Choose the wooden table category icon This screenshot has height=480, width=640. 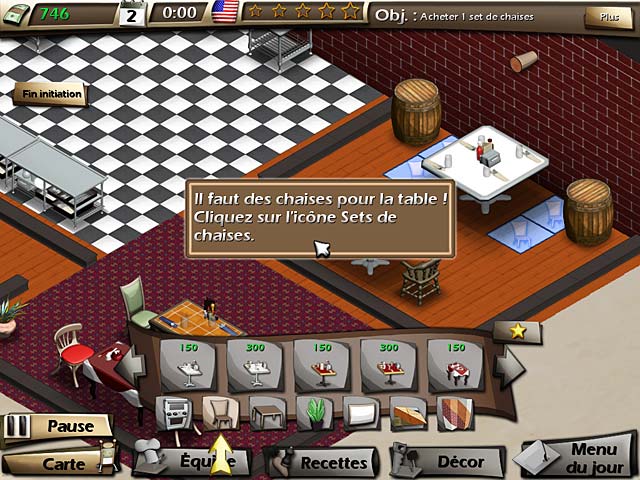click(x=267, y=412)
